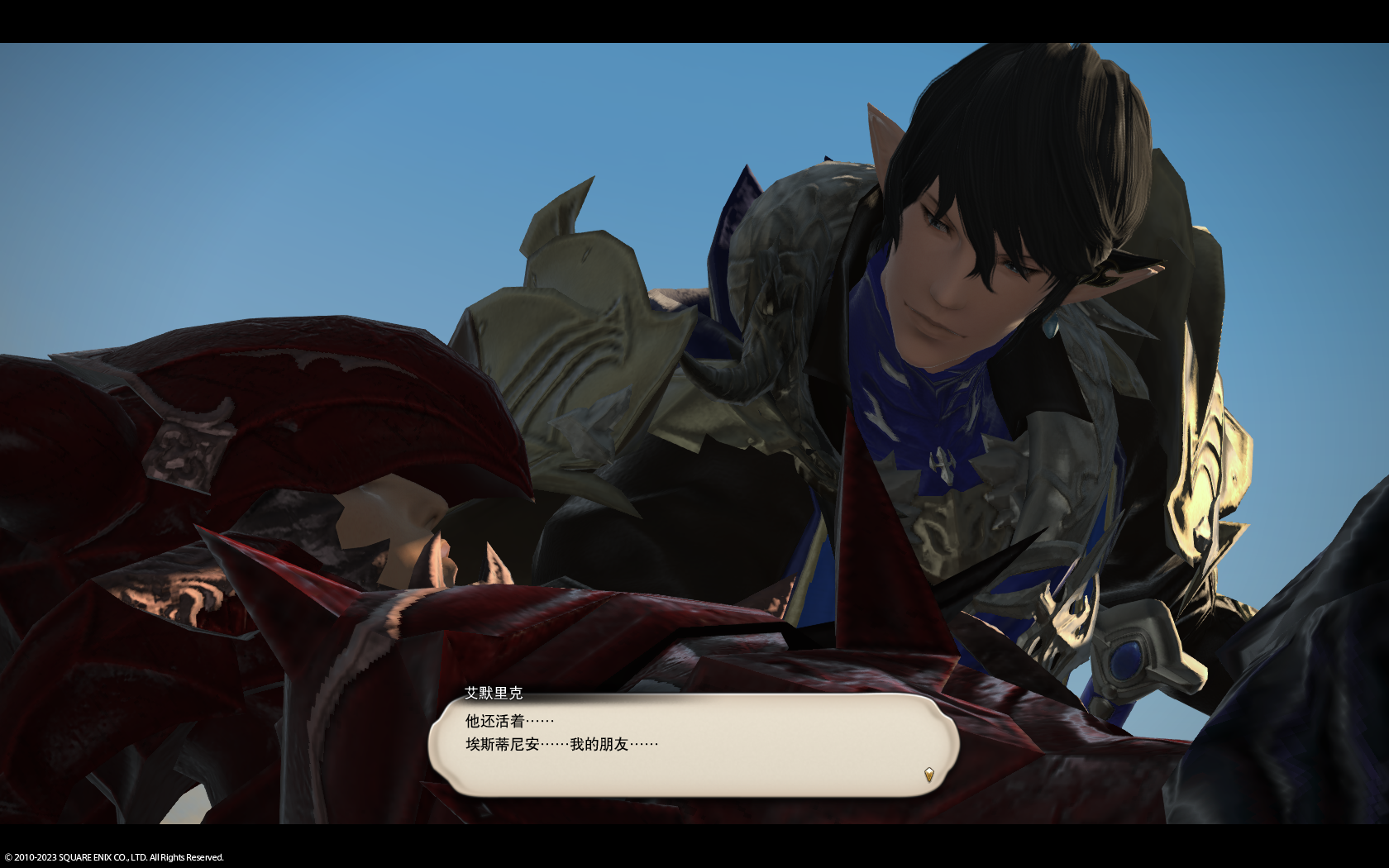Advance dialogue with the golden continue arrow
The width and height of the screenshot is (1389, 868).
point(928,775)
